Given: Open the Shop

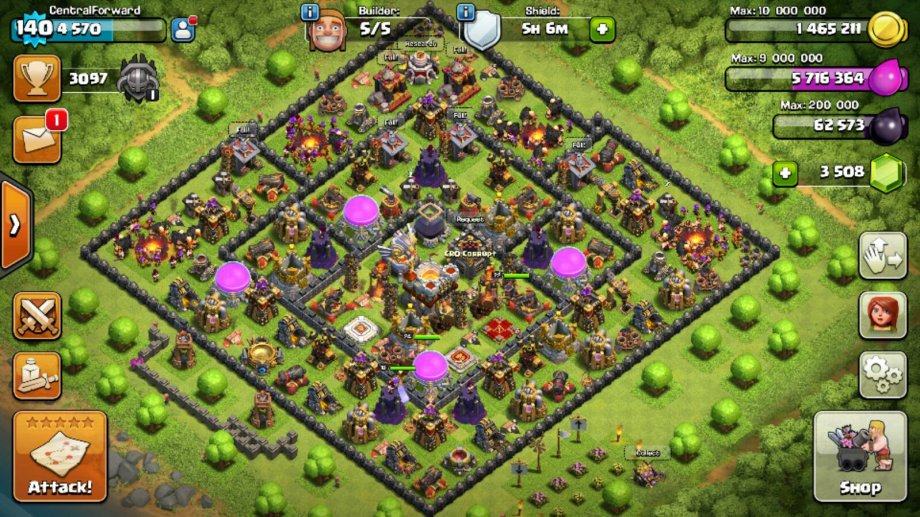Looking at the screenshot, I should coord(859,456).
